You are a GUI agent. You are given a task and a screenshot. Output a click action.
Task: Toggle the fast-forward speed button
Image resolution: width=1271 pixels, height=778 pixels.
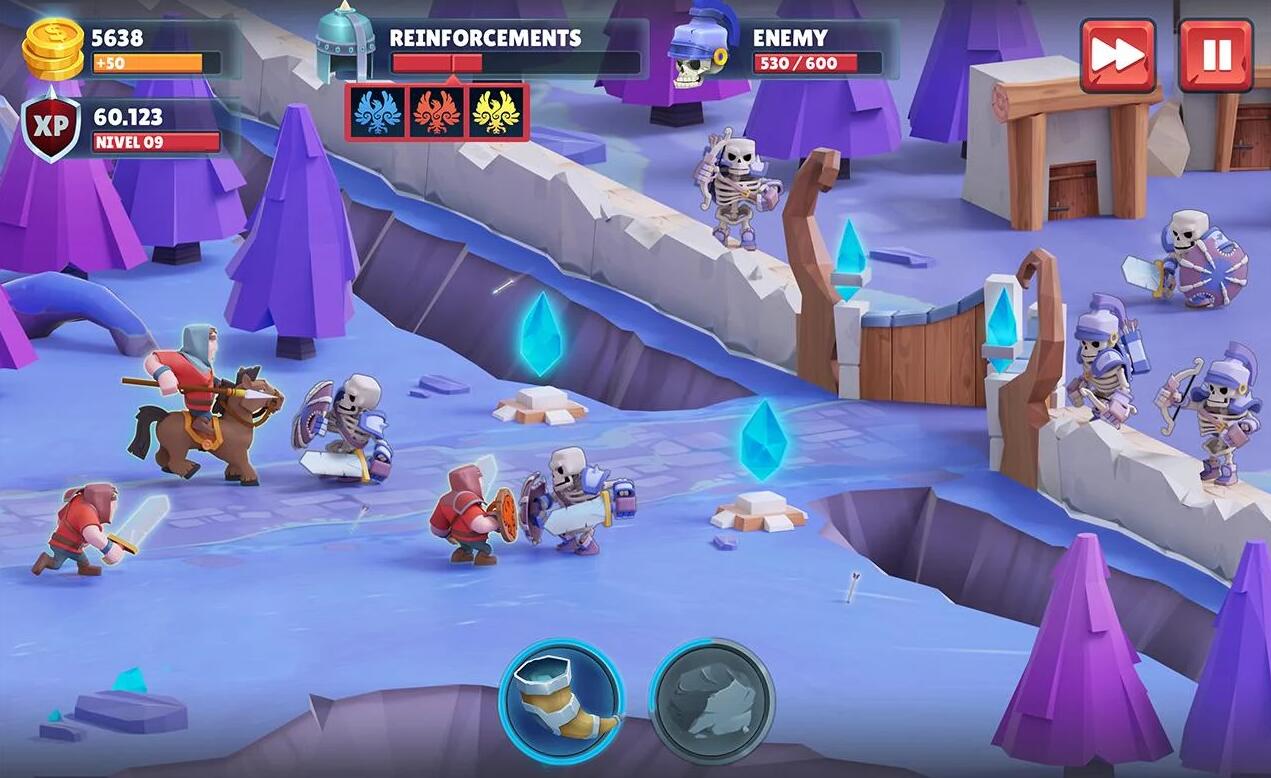[x=1117, y=55]
